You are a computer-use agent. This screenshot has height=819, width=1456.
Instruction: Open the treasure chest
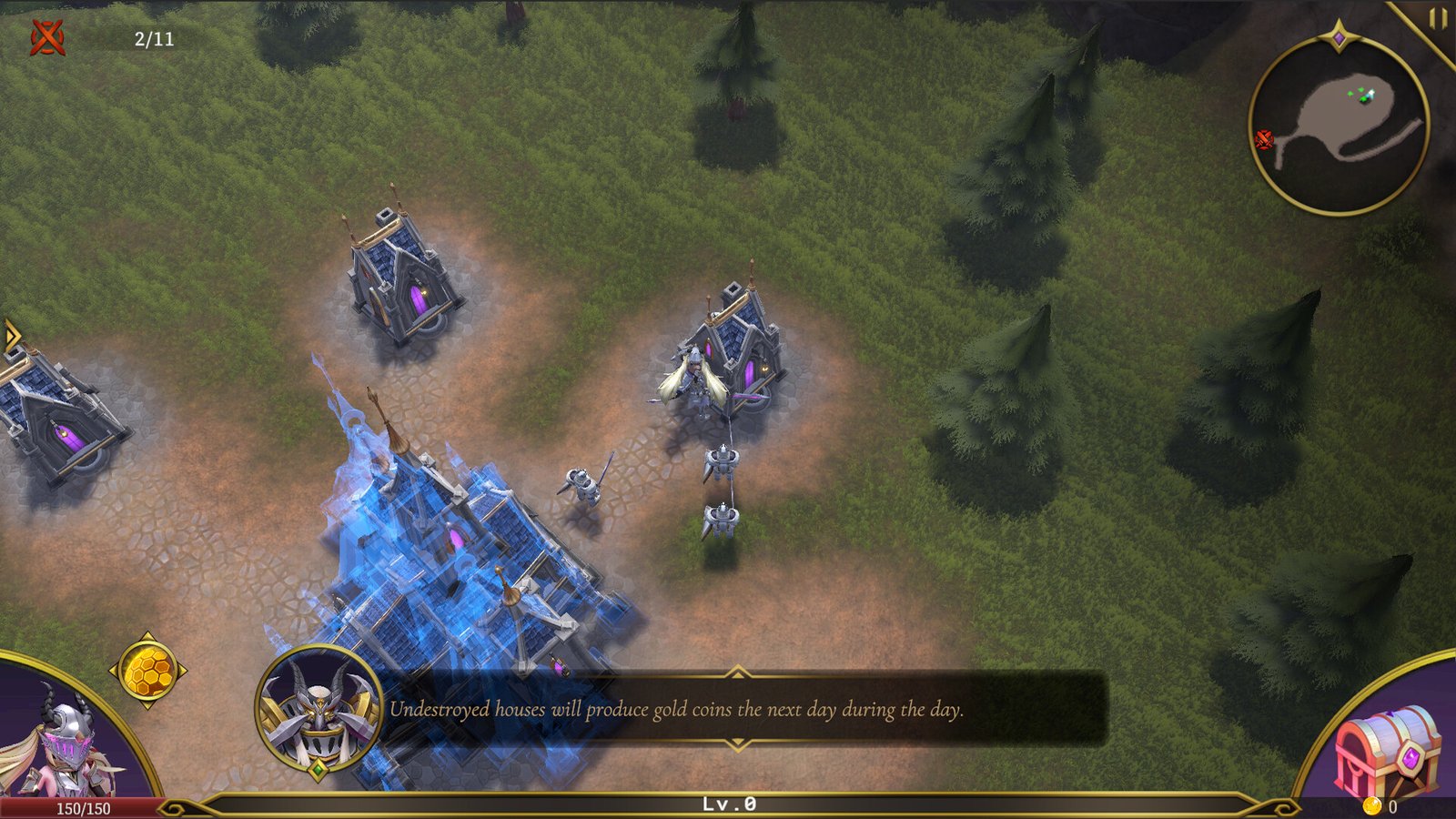(x=1386, y=751)
